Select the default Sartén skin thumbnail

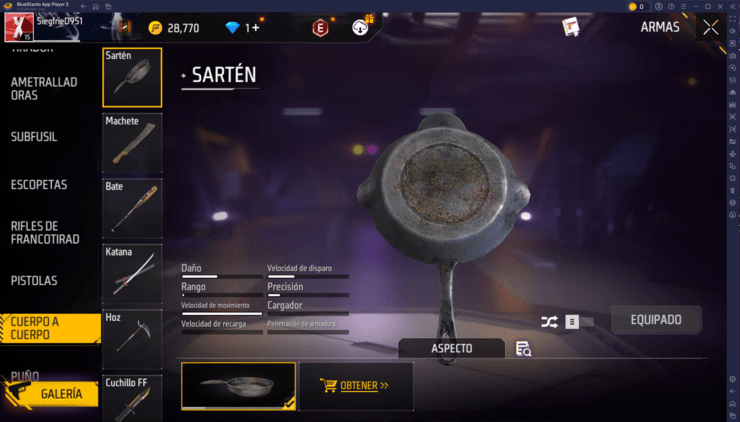click(x=238, y=385)
